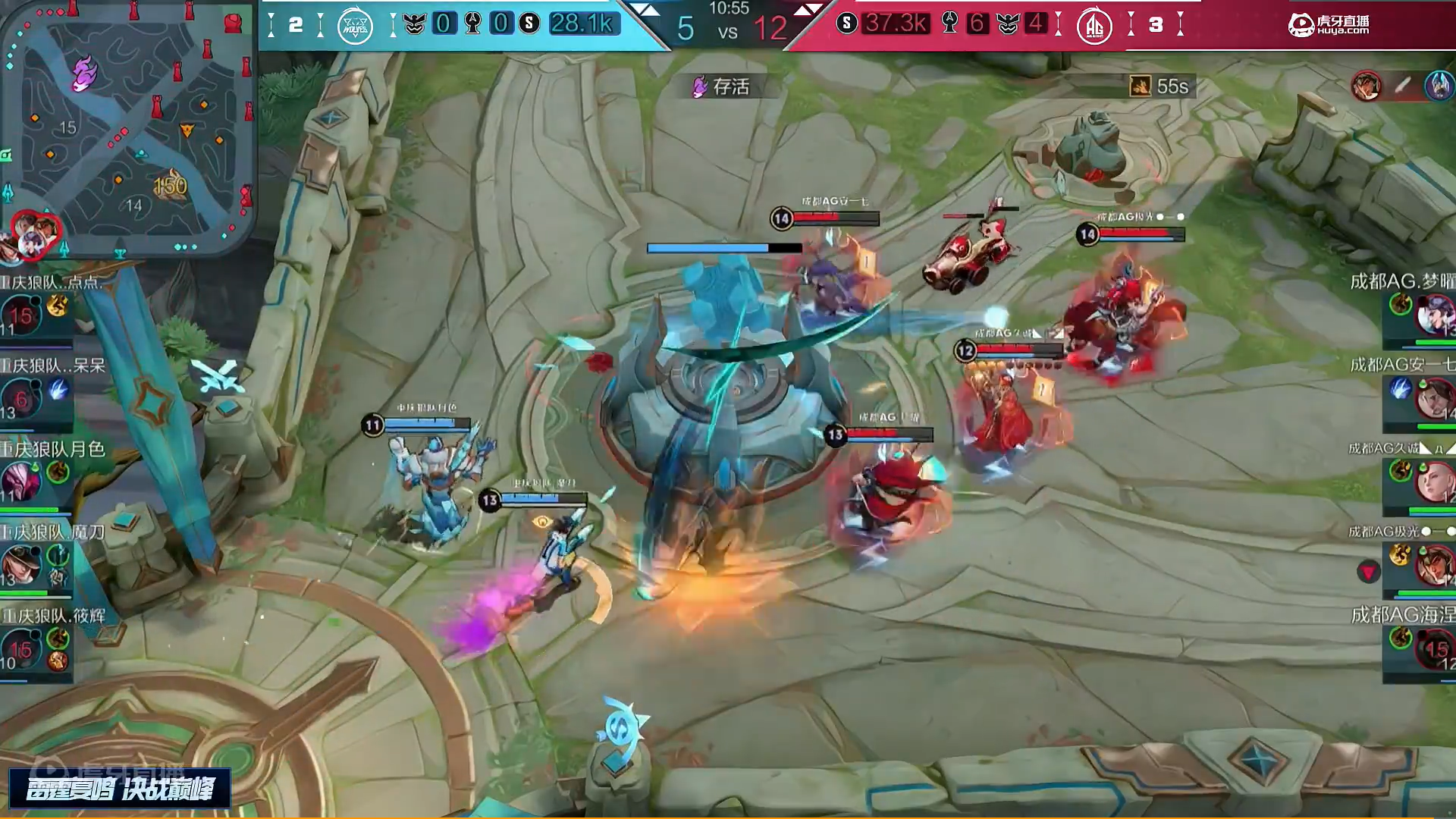Select player 重庆狼队.点点 panel

(x=38, y=307)
